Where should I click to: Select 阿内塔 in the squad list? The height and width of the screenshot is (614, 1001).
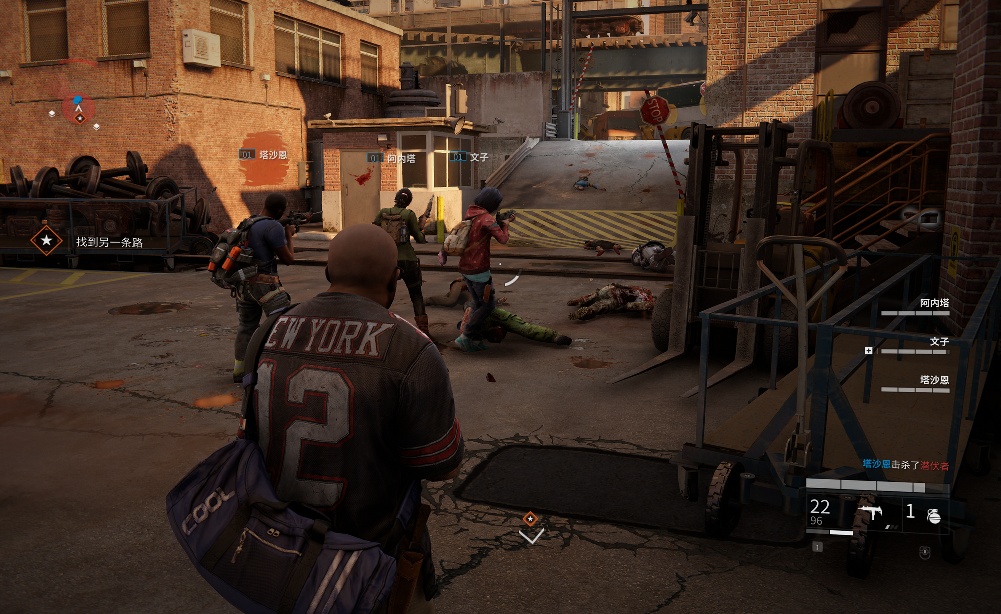(x=934, y=302)
